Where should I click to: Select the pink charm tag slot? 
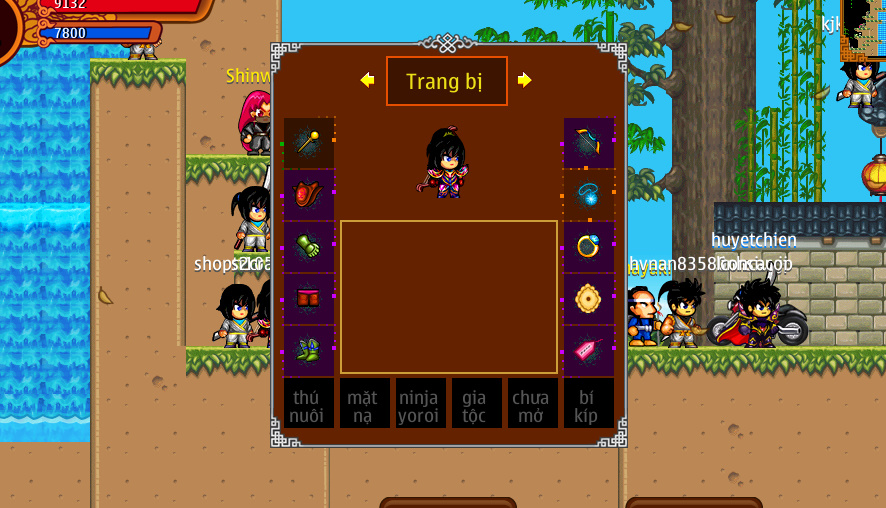pyautogui.click(x=588, y=350)
